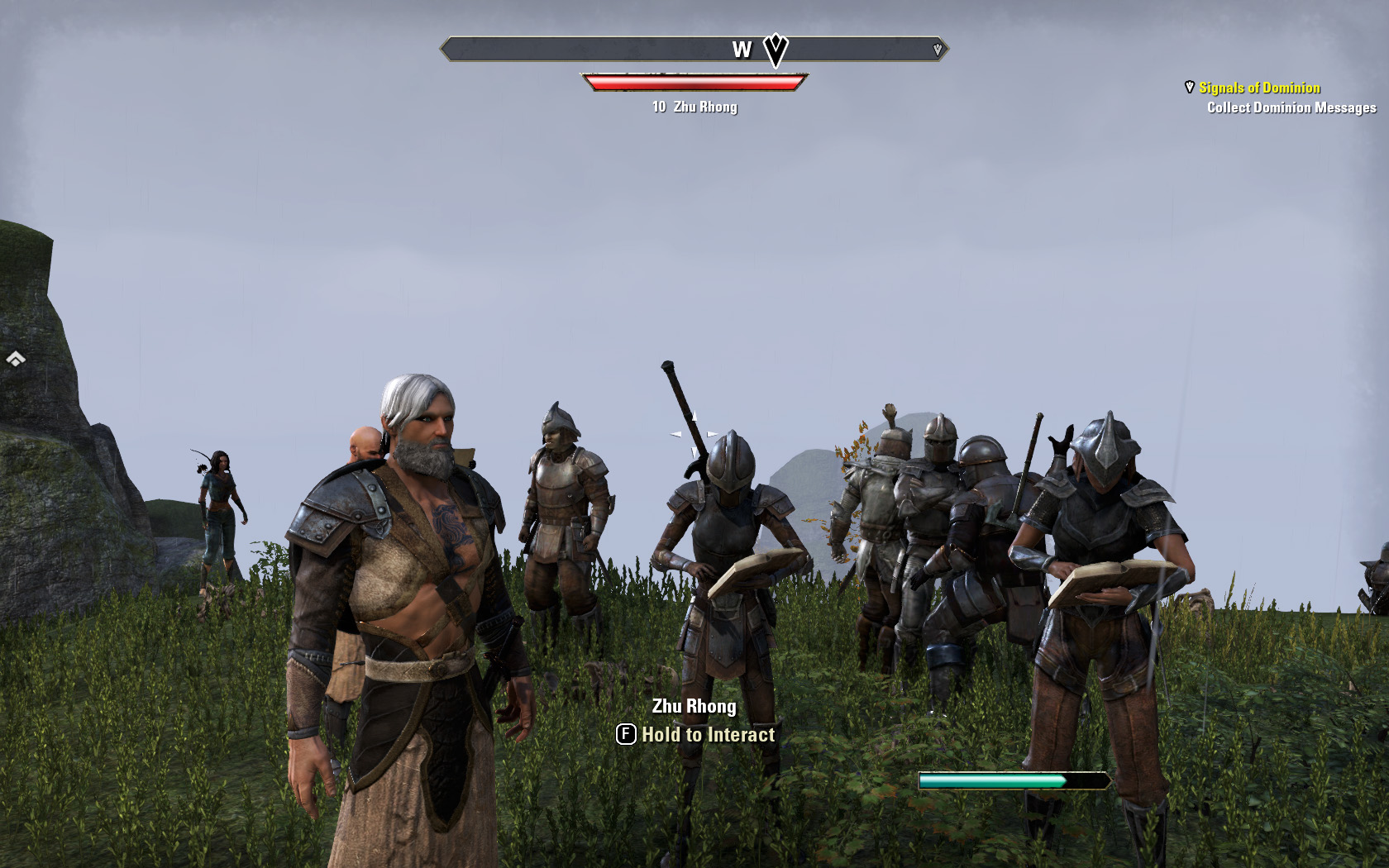This screenshot has width=1389, height=868.
Task: Select the small quest marker at the compass end
Action: (938, 50)
